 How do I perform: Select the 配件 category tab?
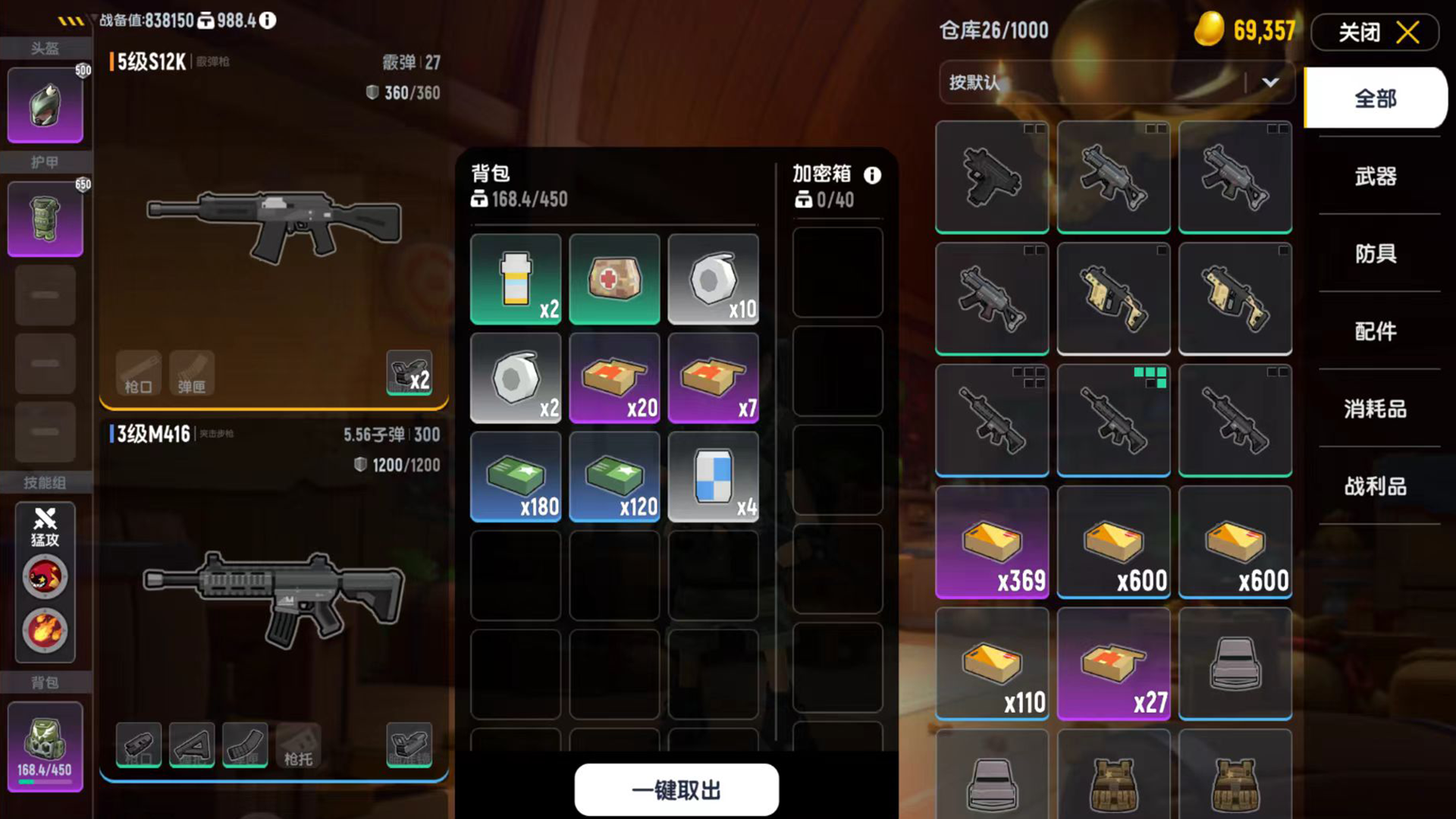(1375, 331)
